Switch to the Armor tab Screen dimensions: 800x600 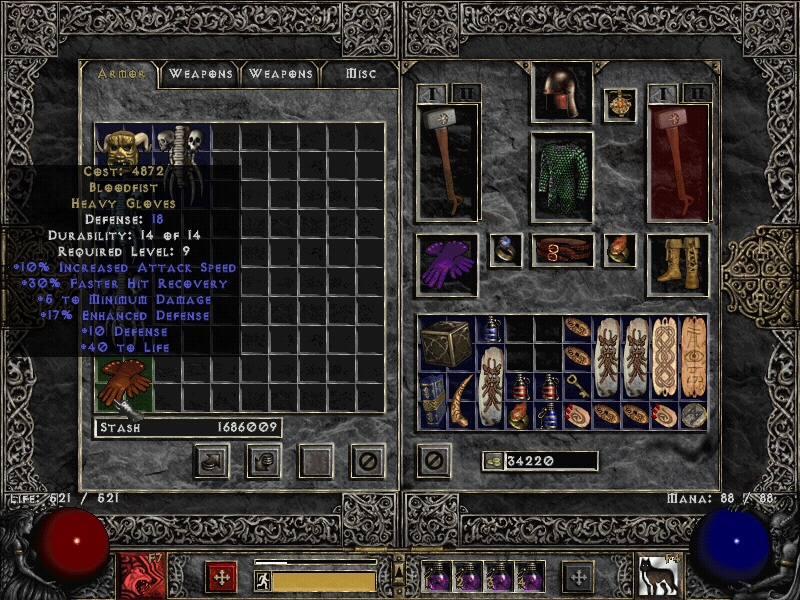(x=120, y=74)
